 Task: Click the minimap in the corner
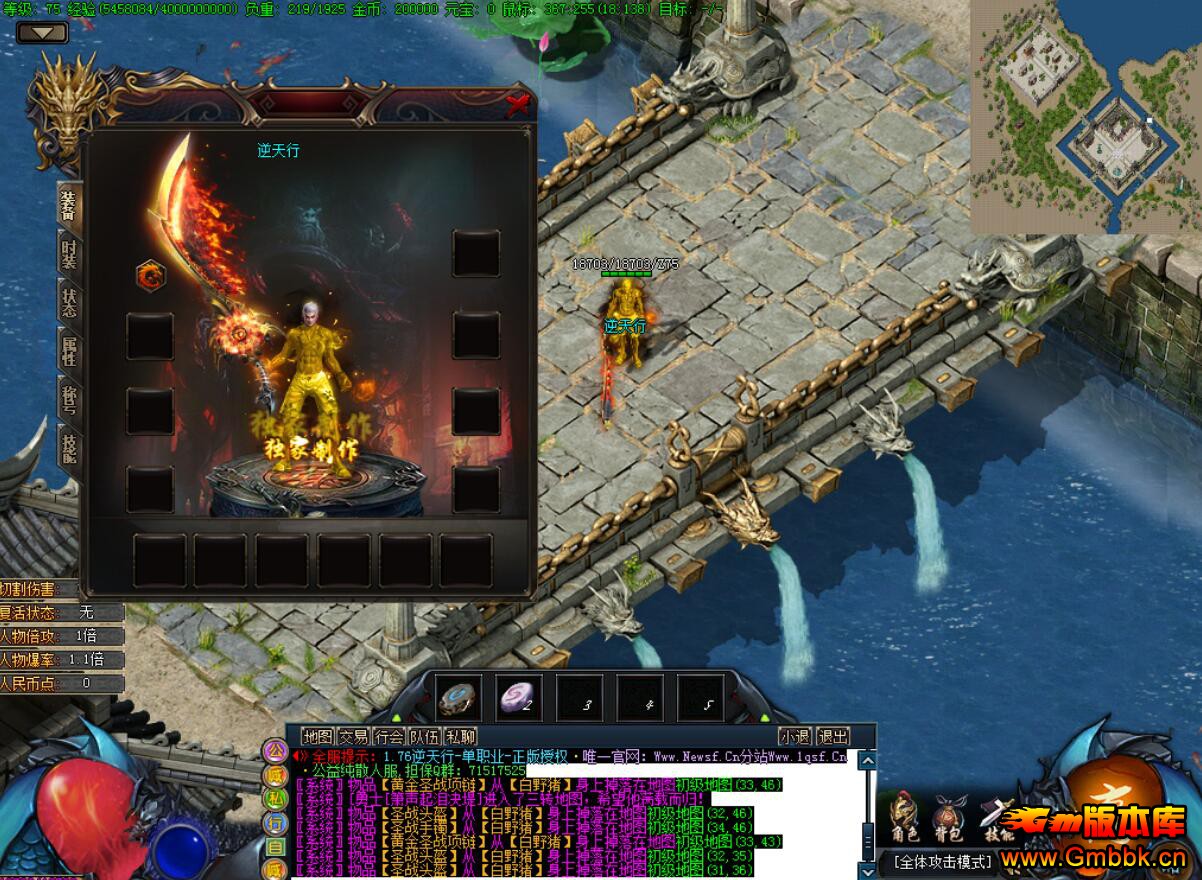[1085, 117]
